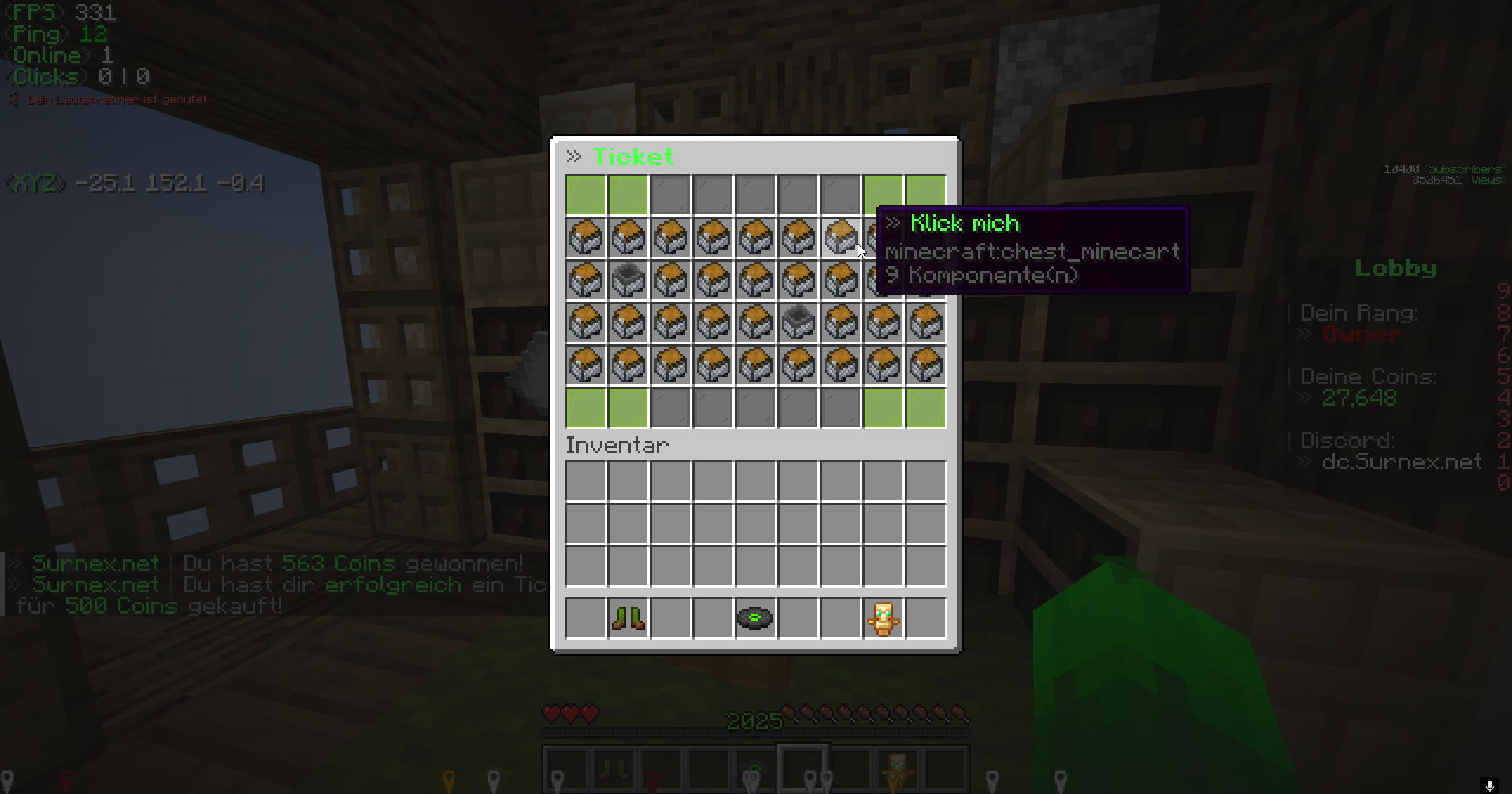Click the arrows next to Owner rank
The width and height of the screenshot is (1512, 794).
pos(1303,333)
